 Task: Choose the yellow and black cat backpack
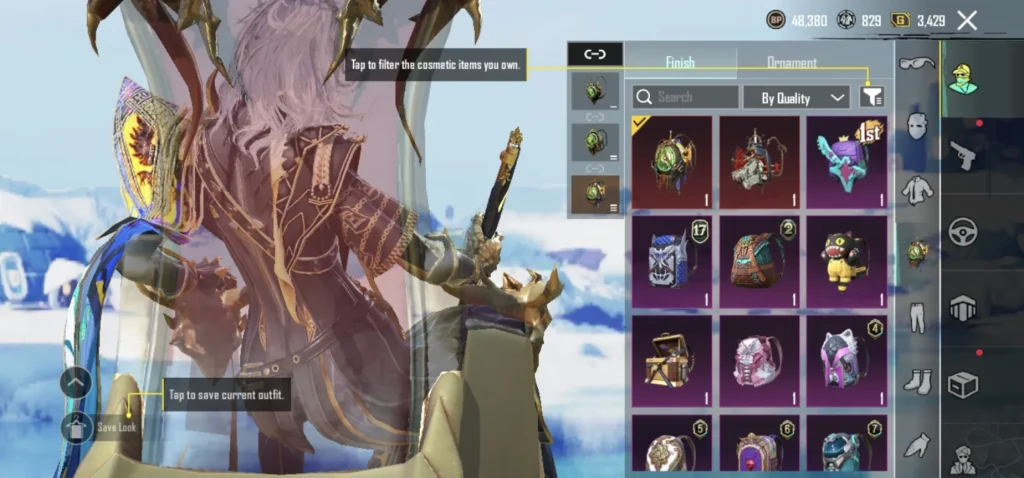click(846, 261)
